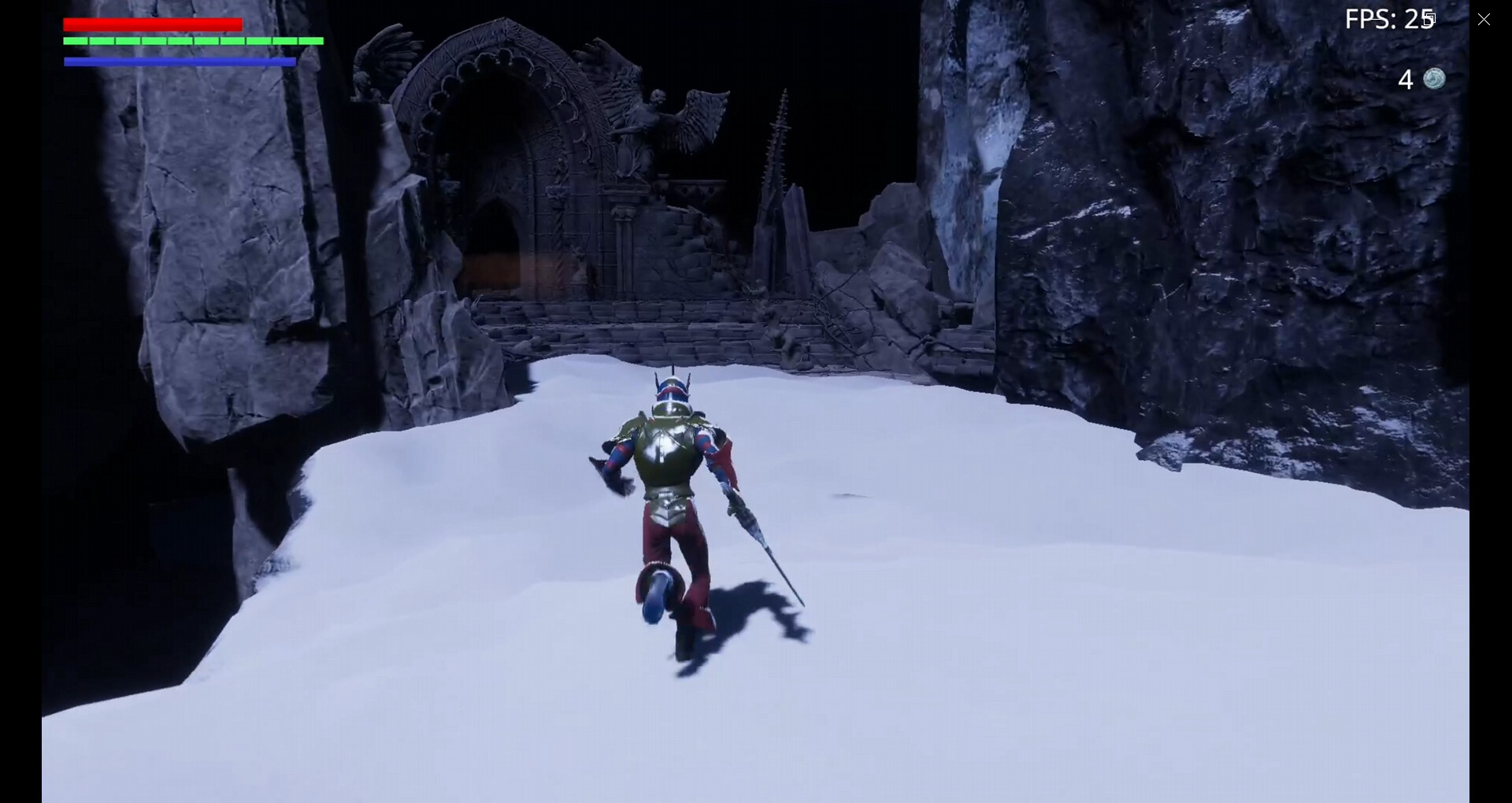Select the knight's horned helmet

pyautogui.click(x=673, y=390)
